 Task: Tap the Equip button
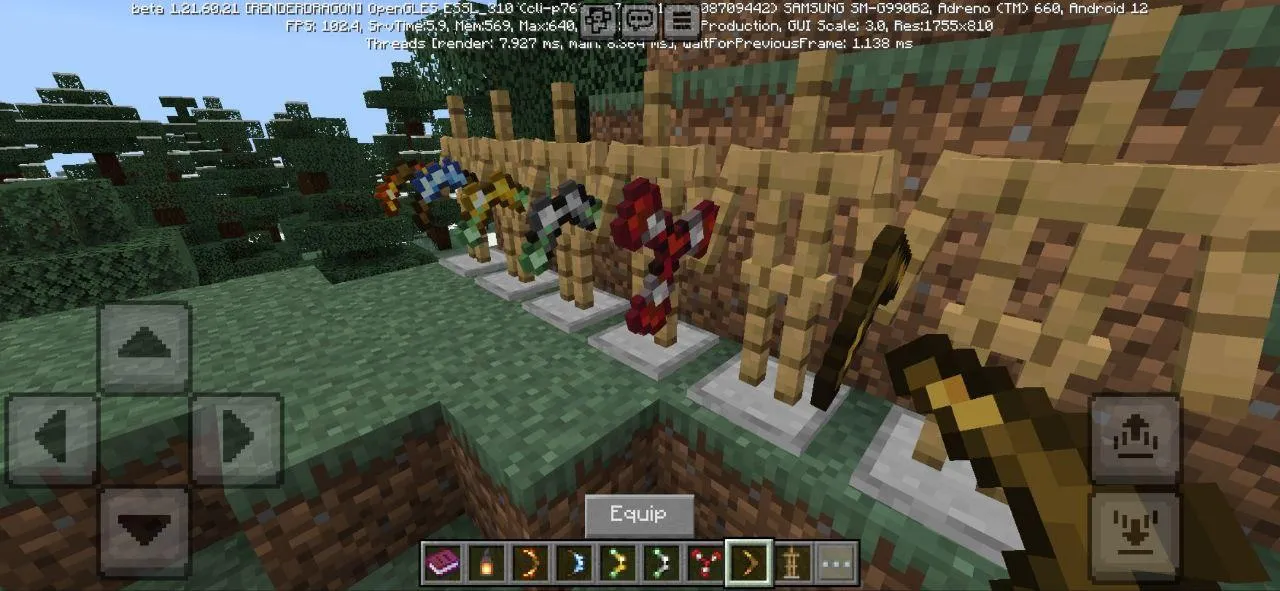(x=639, y=515)
